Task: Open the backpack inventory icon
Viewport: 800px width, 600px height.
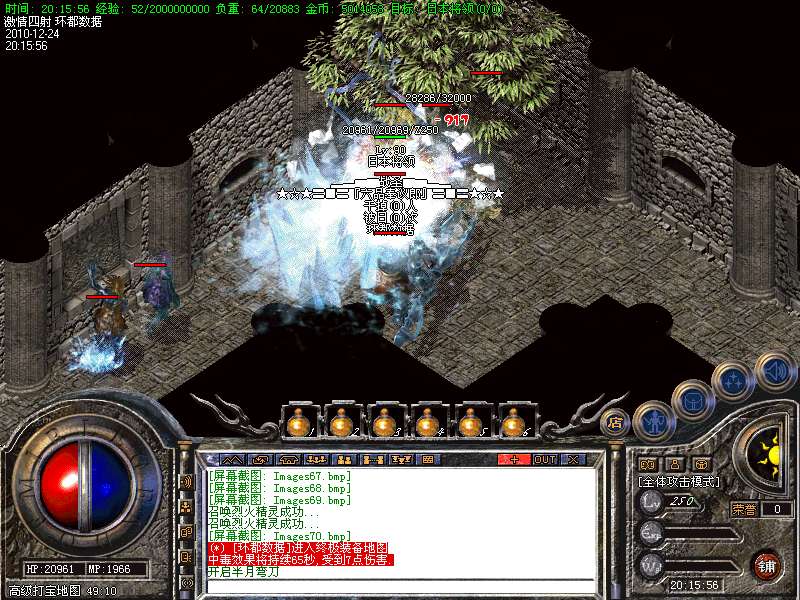Action: pyautogui.click(x=691, y=399)
